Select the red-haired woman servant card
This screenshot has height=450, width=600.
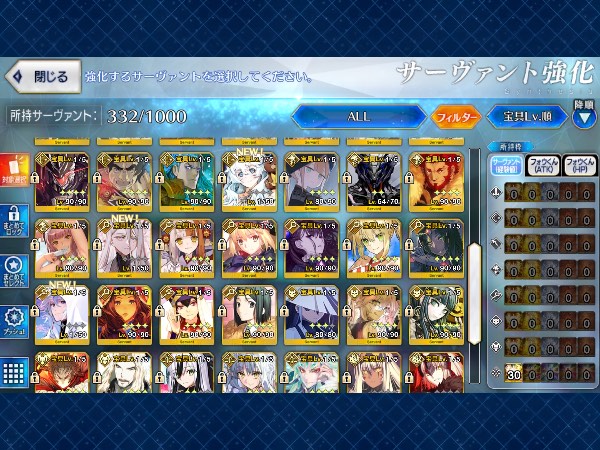click(120, 311)
